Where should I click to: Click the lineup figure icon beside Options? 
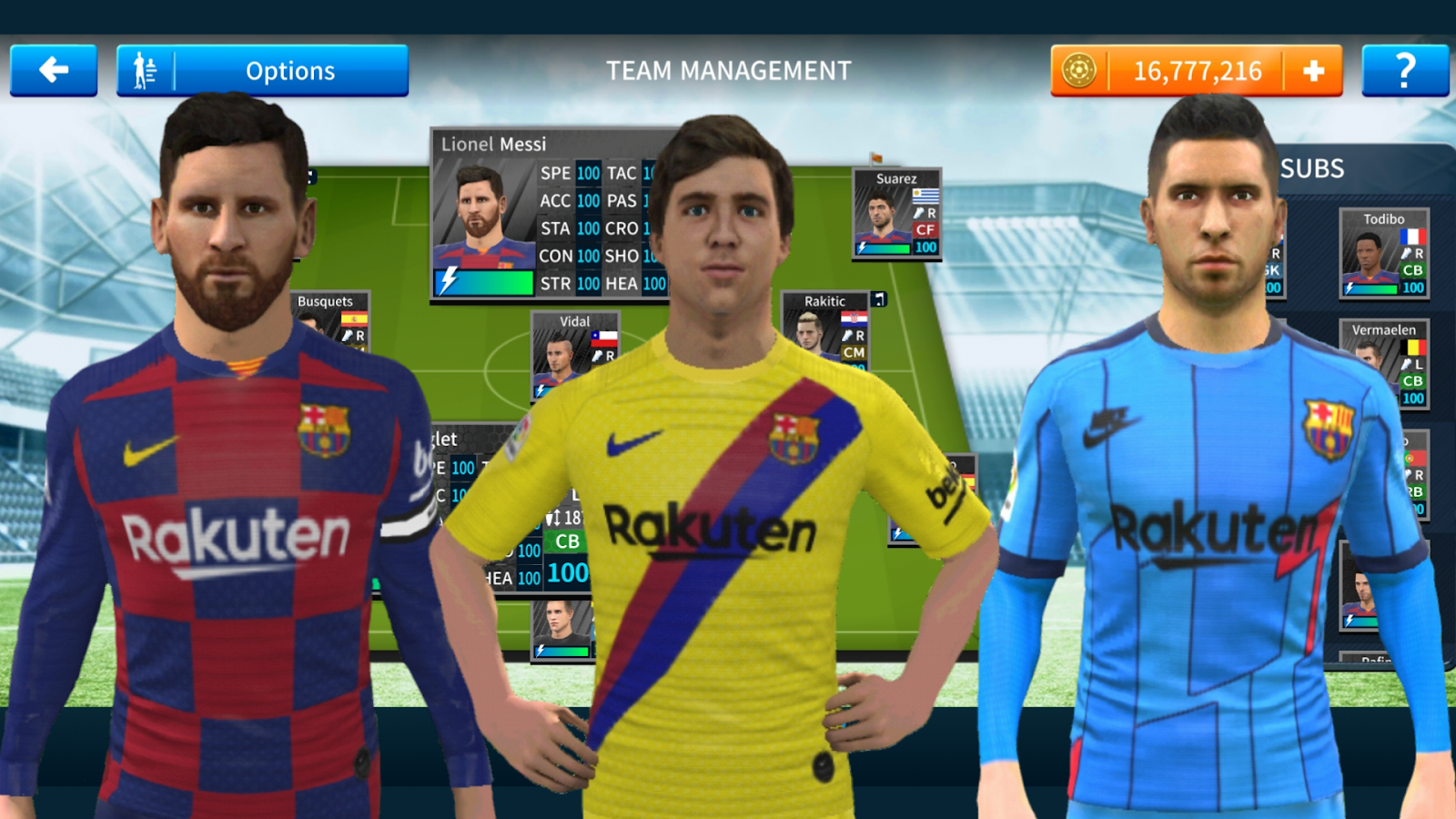tap(146, 69)
